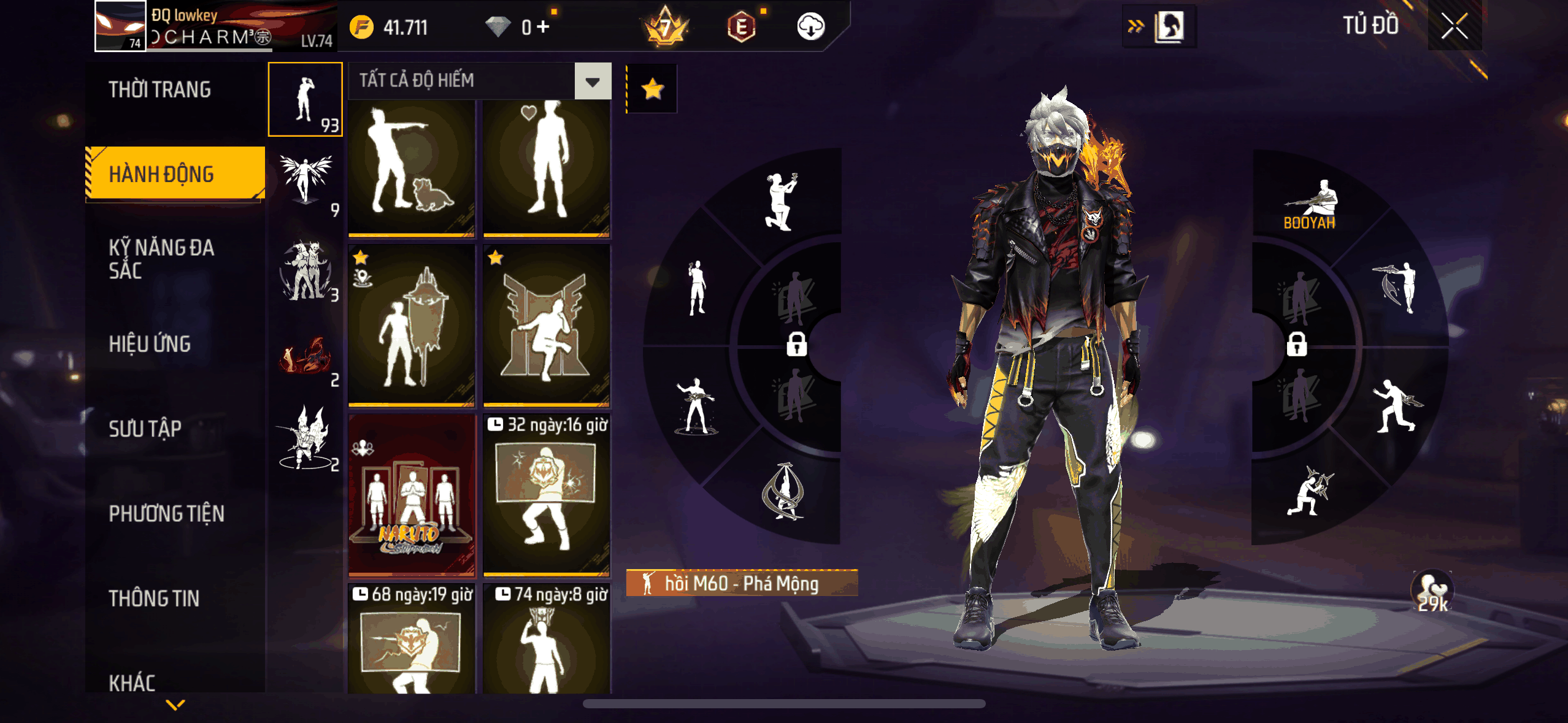The height and width of the screenshot is (723, 1568).
Task: Pick the emote with 32 ngày timer
Action: [x=546, y=495]
